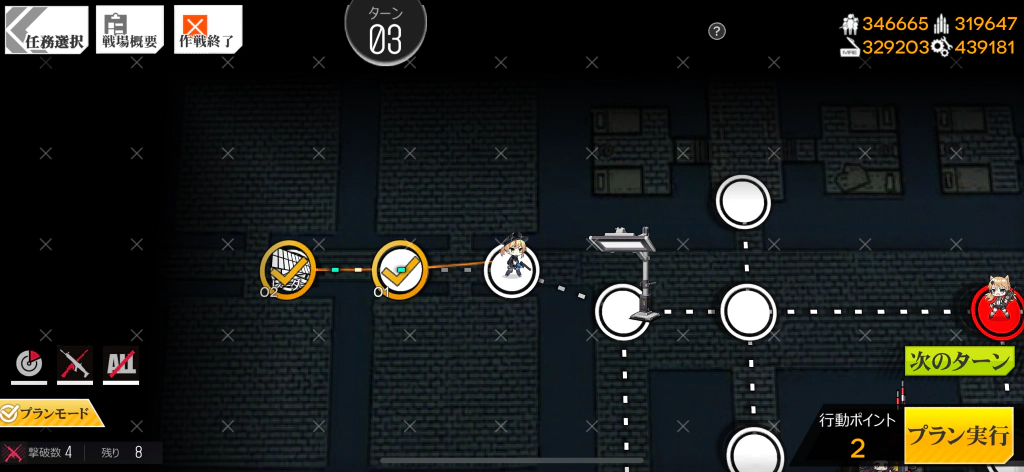Toggle プランモード planning mode
Image resolution: width=1024 pixels, height=472 pixels.
[50, 412]
